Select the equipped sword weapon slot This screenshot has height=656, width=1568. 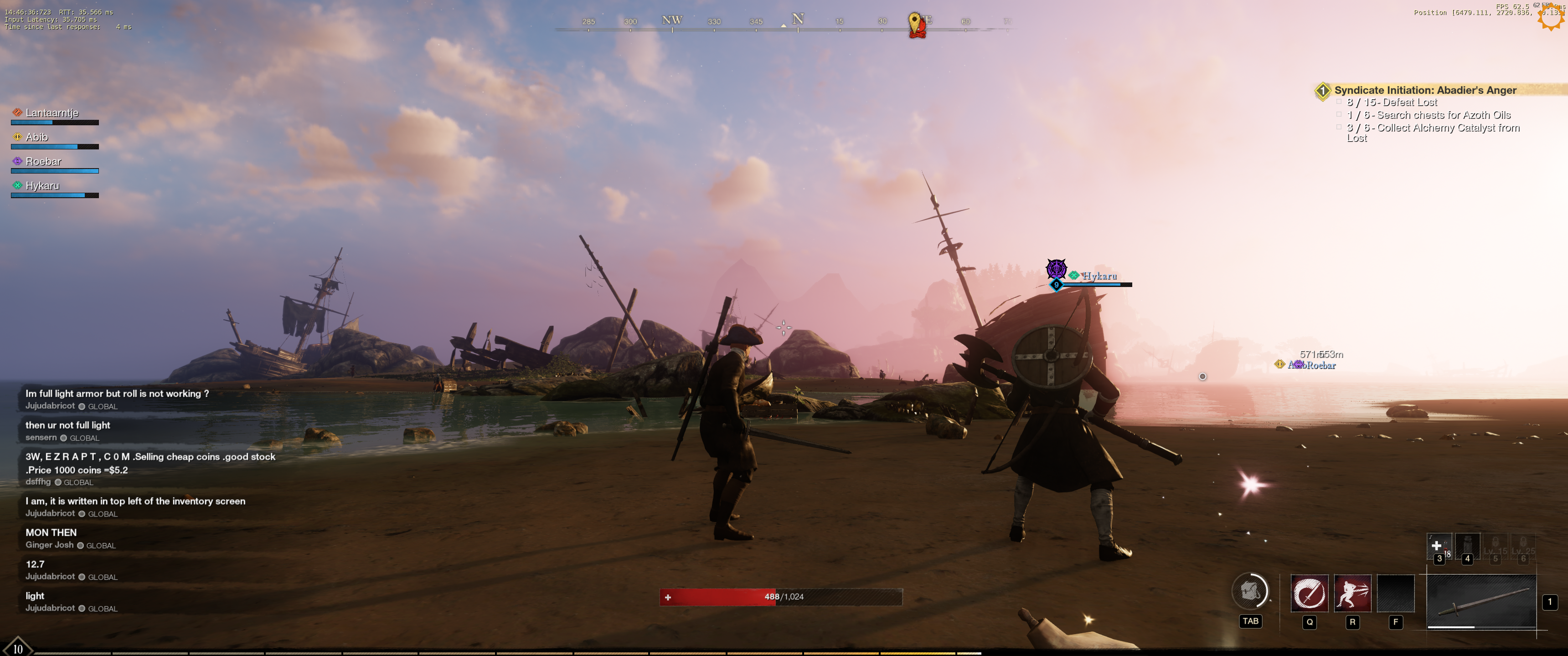(1480, 601)
